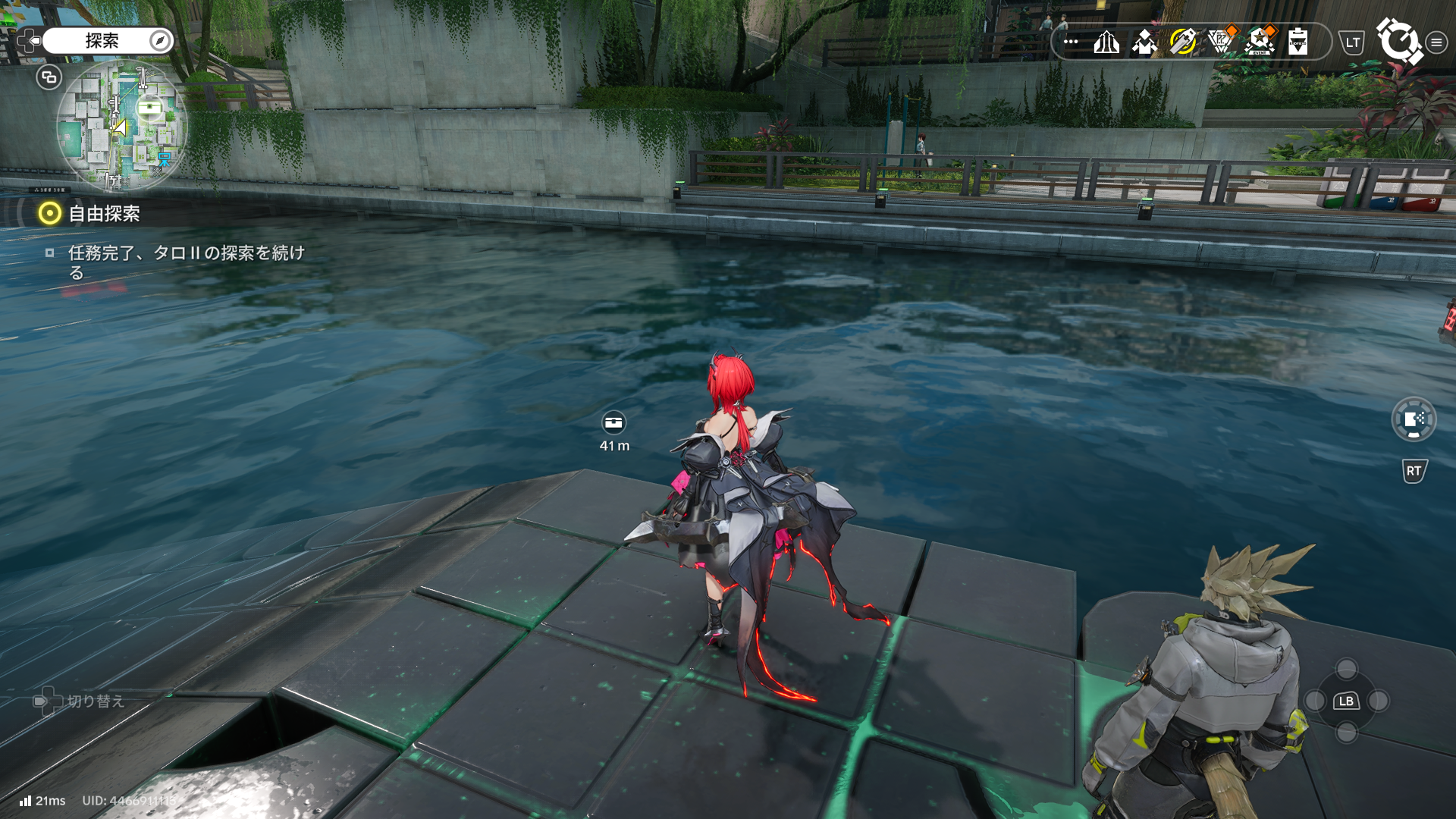This screenshot has height=819, width=1456.
Task: Open the yellow-ringed ticket icon
Action: point(1182,42)
